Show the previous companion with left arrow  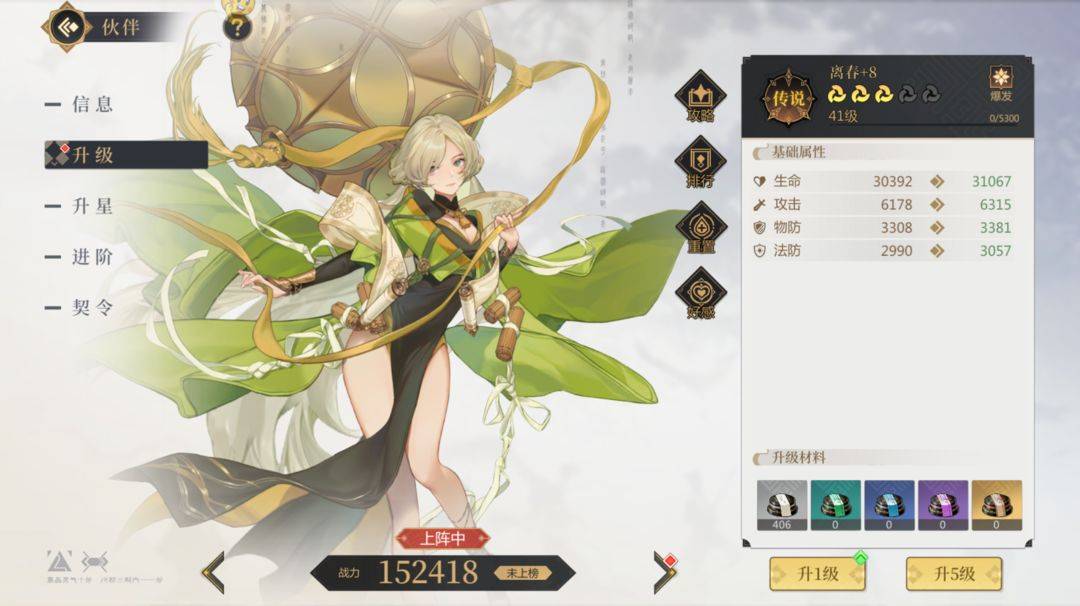click(x=213, y=572)
